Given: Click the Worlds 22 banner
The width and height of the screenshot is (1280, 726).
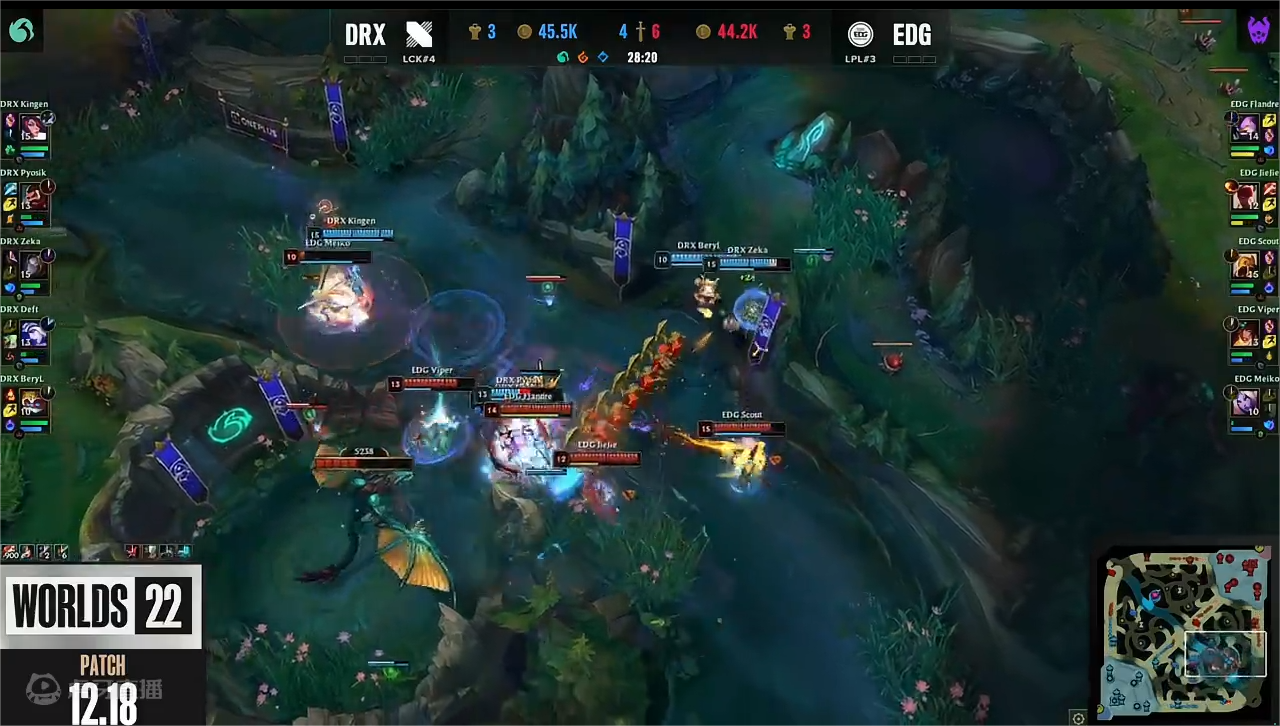Looking at the screenshot, I should pos(100,606).
